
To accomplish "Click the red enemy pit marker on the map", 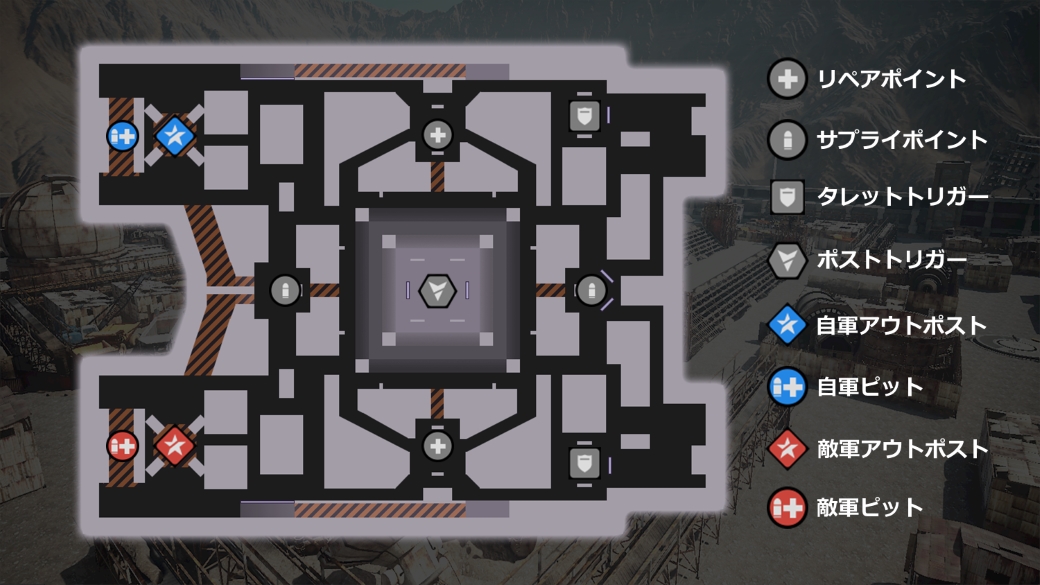I will pos(122,445).
